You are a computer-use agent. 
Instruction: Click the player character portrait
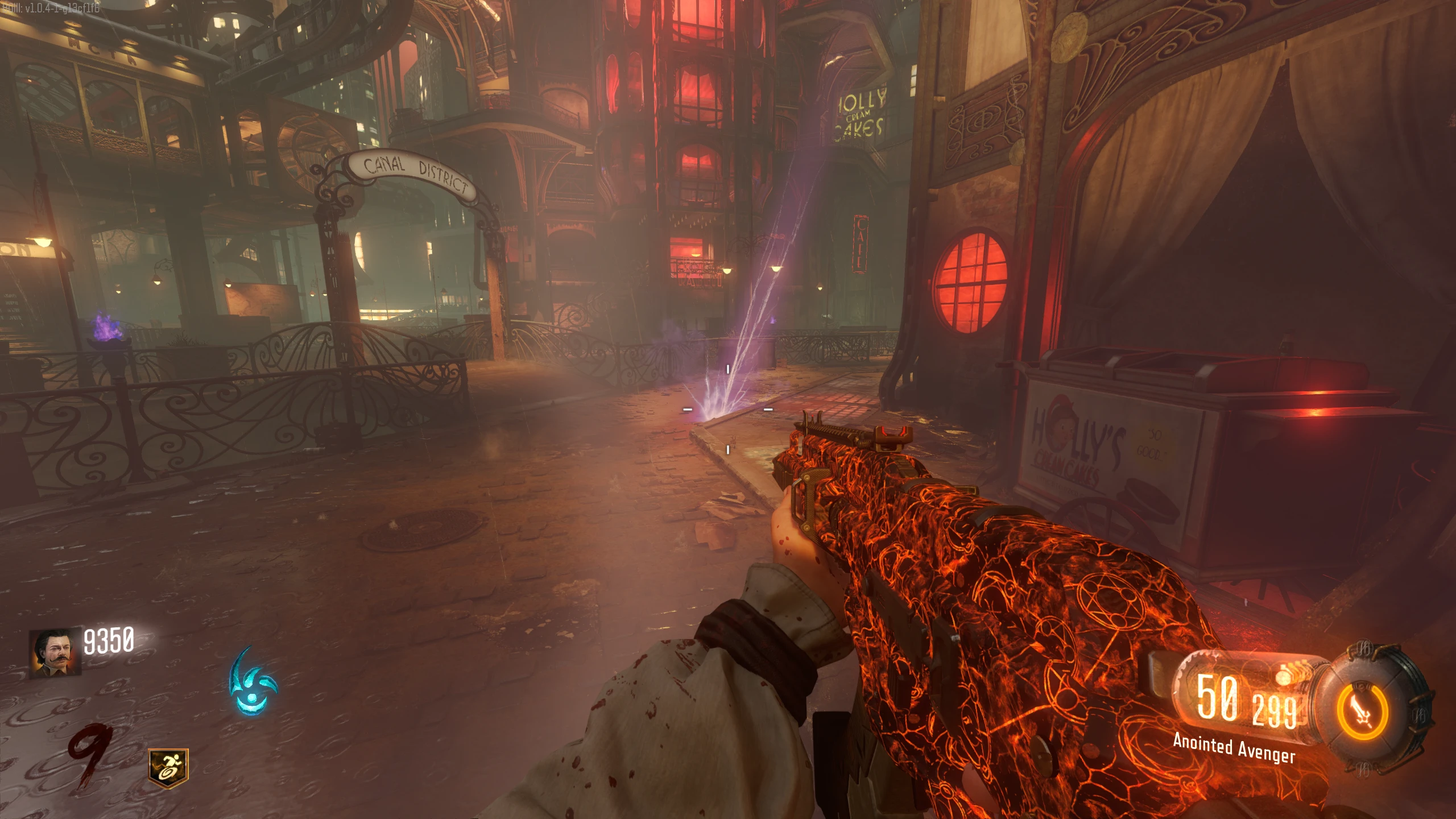click(x=55, y=653)
